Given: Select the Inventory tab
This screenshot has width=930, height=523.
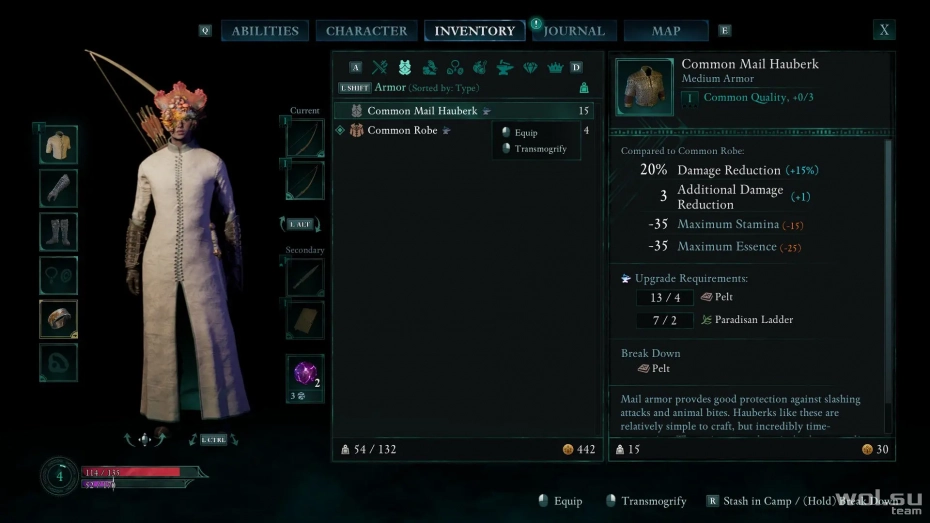Looking at the screenshot, I should coord(474,31).
